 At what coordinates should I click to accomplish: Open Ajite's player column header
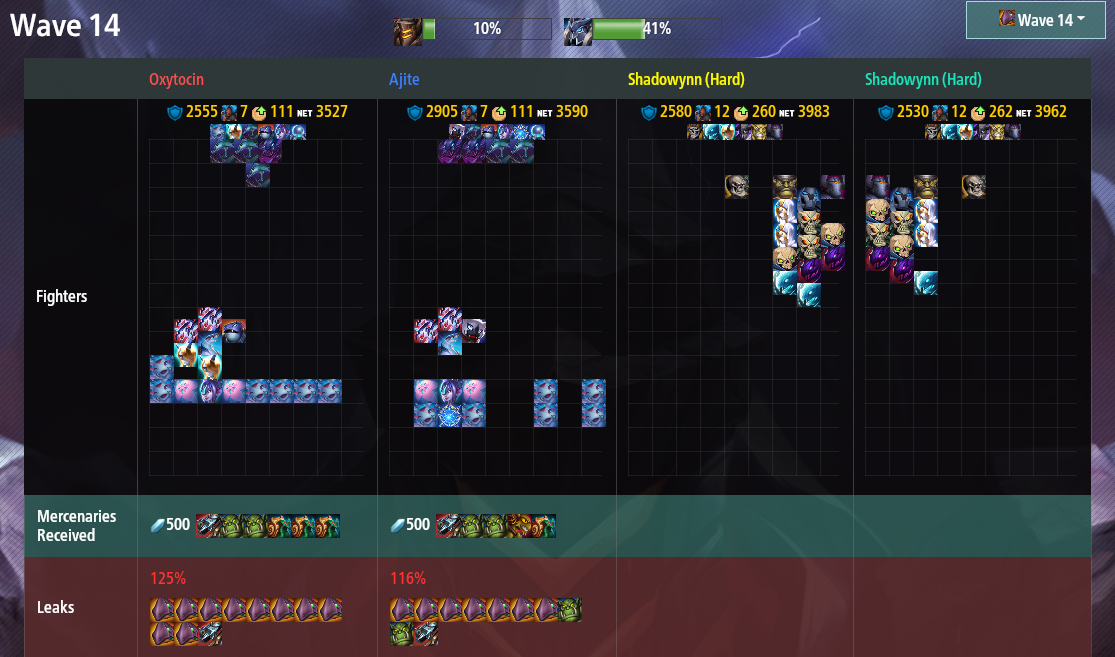409,79
